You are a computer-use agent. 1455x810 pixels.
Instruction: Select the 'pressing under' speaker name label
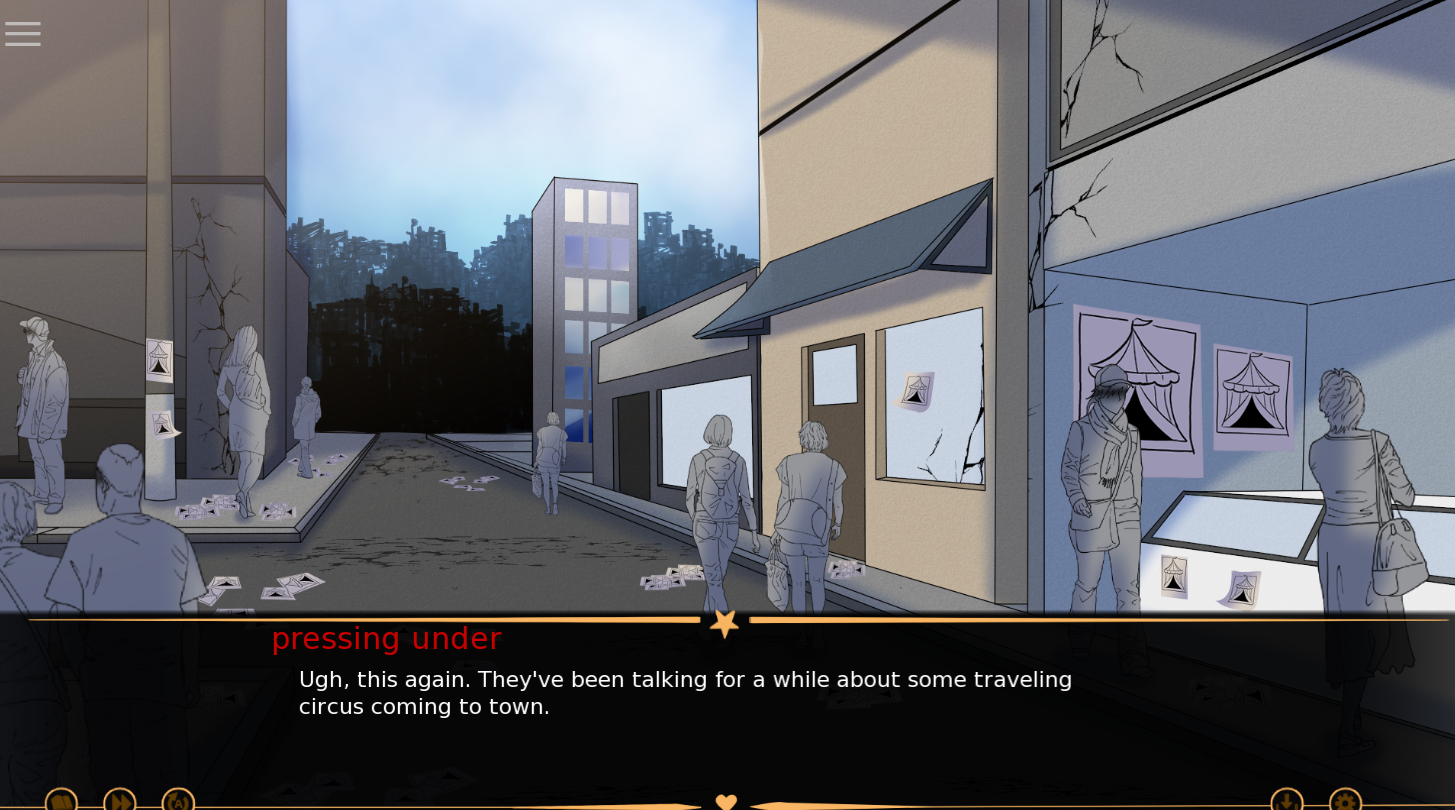[x=386, y=639]
